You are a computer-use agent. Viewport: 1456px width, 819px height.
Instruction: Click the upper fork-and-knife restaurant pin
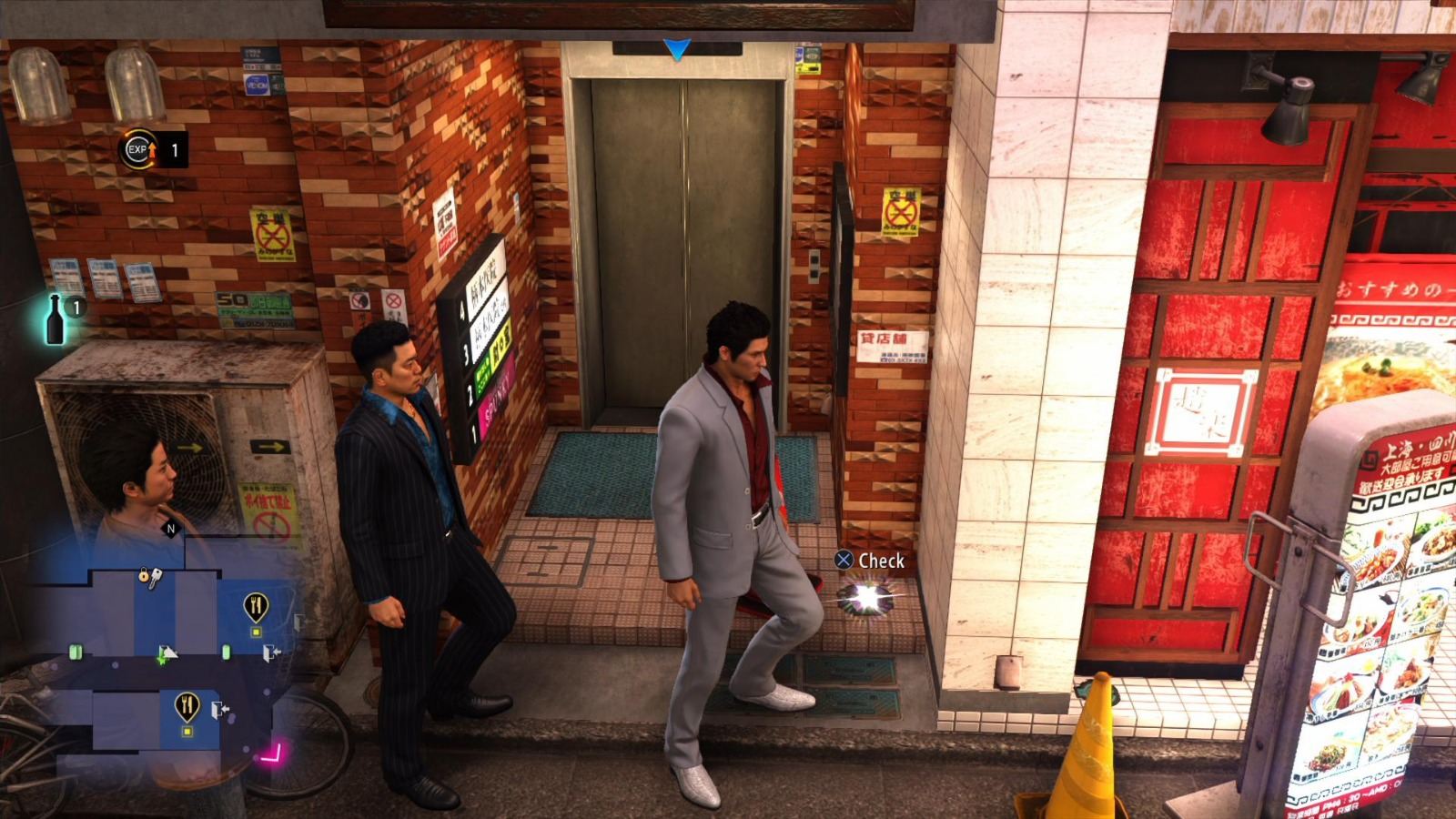[255, 603]
